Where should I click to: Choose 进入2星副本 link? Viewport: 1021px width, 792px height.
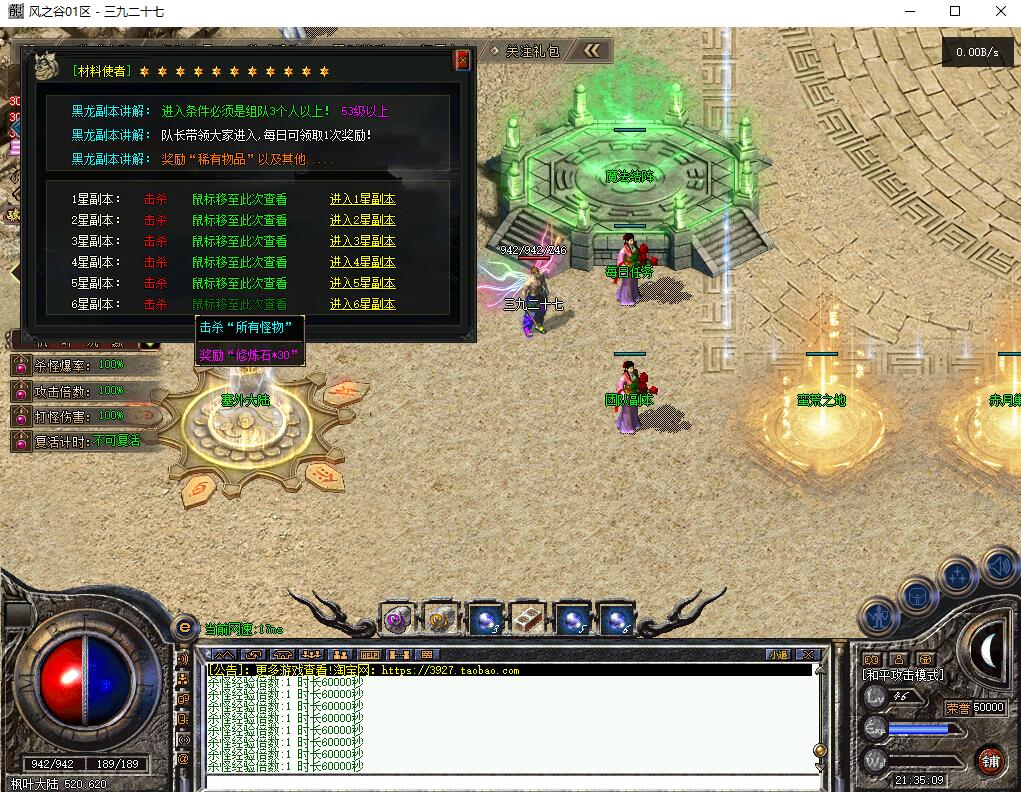(x=362, y=220)
